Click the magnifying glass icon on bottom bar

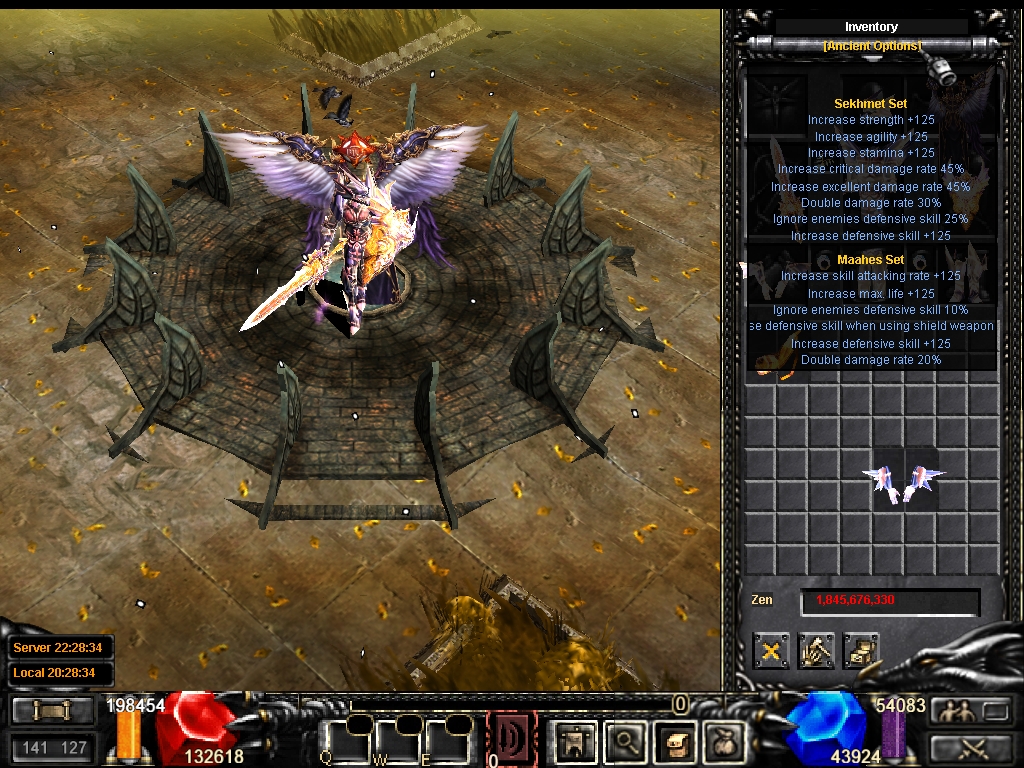626,742
